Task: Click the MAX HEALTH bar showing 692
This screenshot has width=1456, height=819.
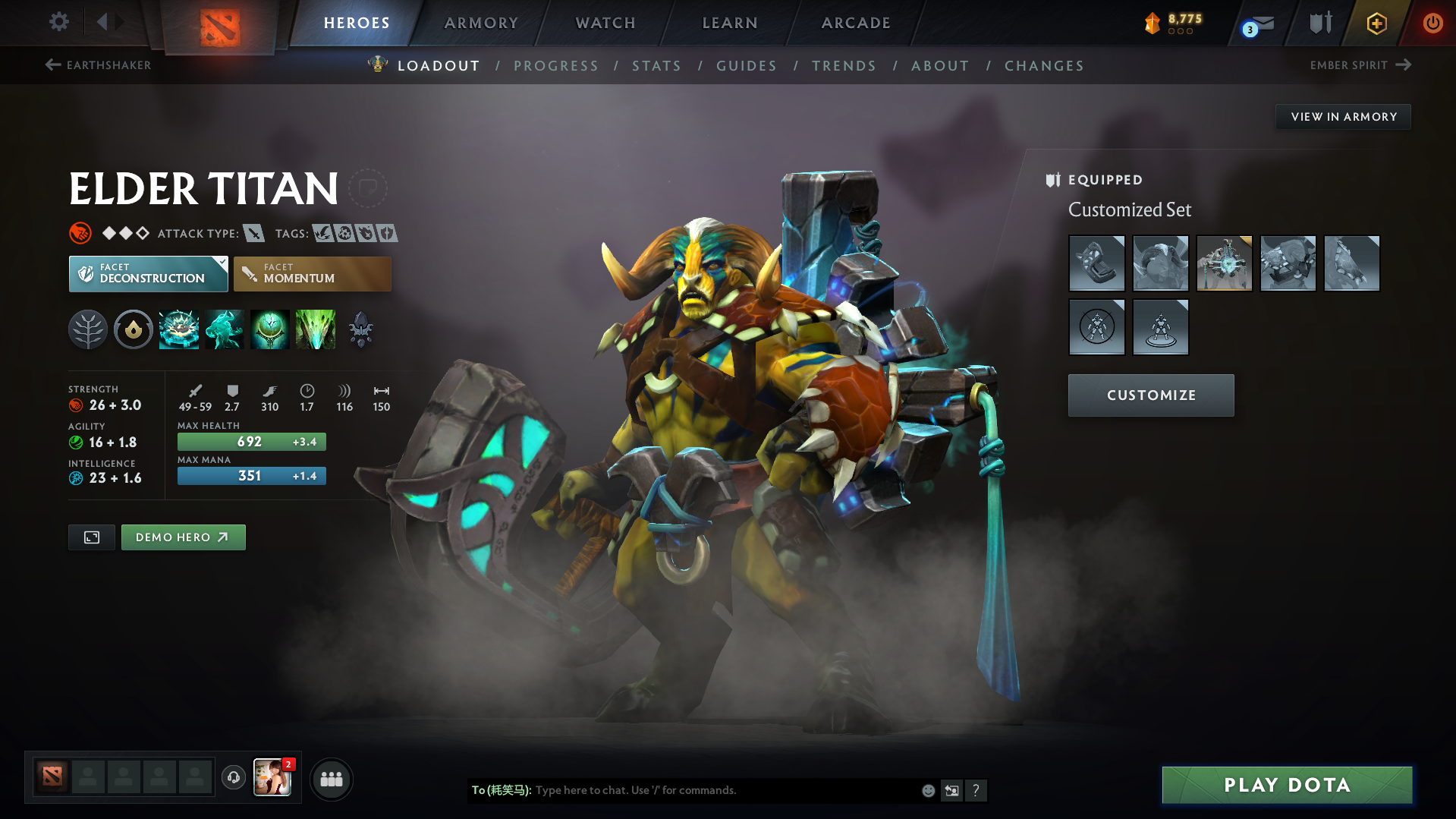Action: coord(251,441)
